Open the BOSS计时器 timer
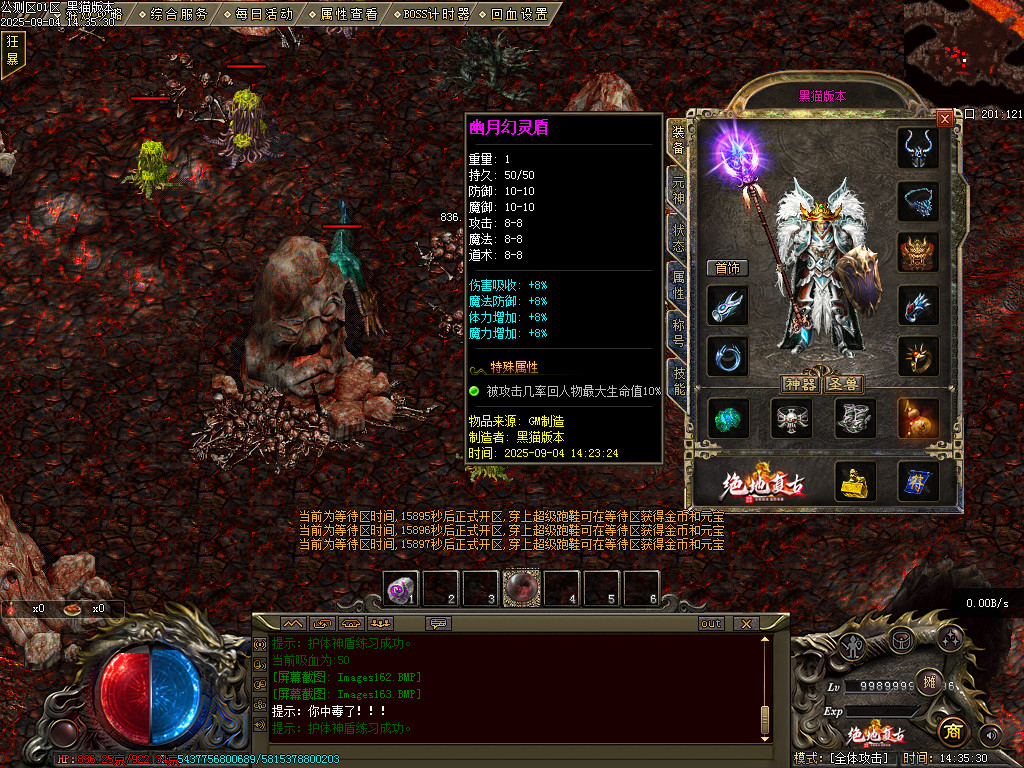Image resolution: width=1024 pixels, height=768 pixels. point(434,14)
